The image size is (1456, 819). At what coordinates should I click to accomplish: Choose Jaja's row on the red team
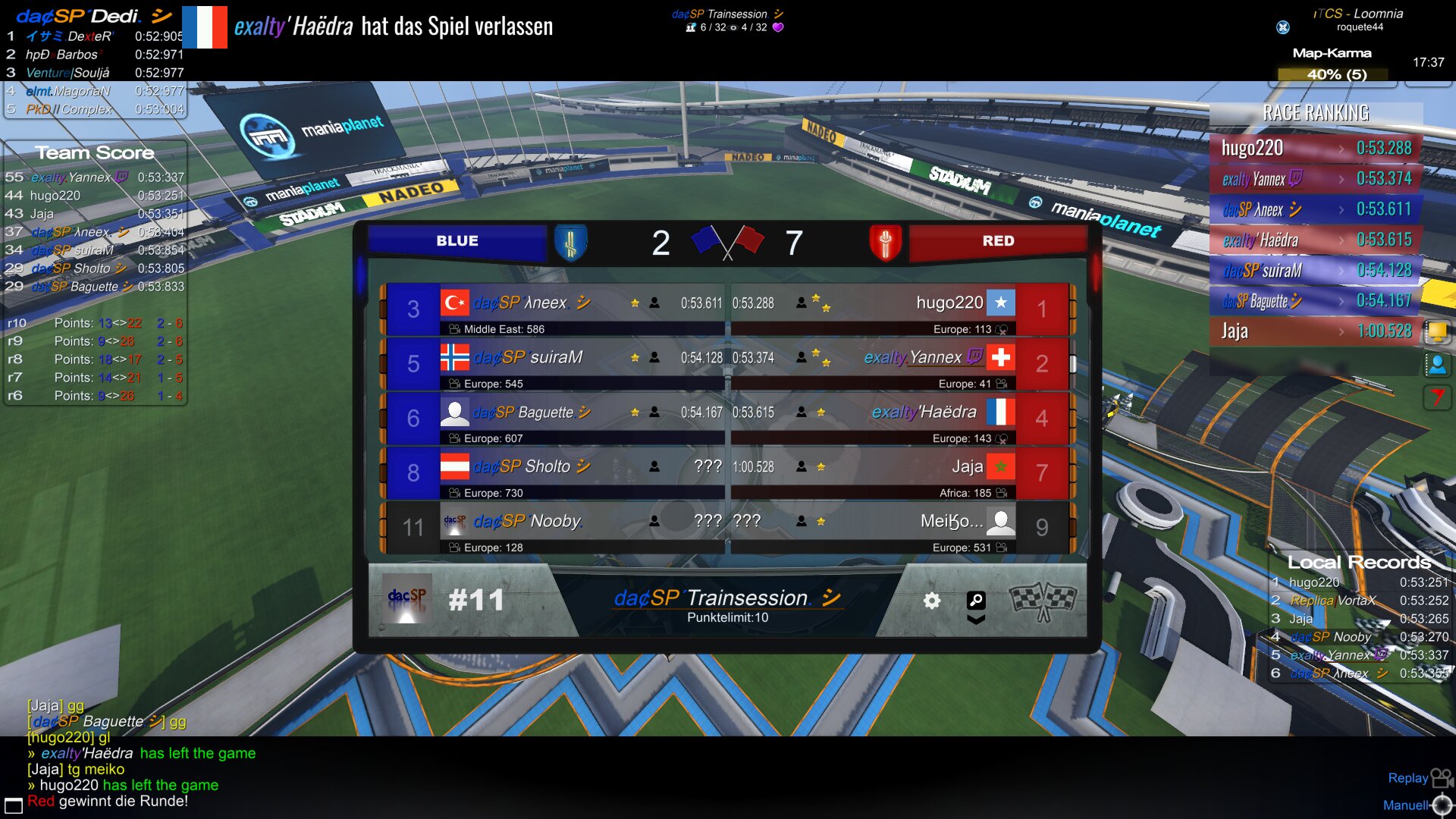point(872,473)
